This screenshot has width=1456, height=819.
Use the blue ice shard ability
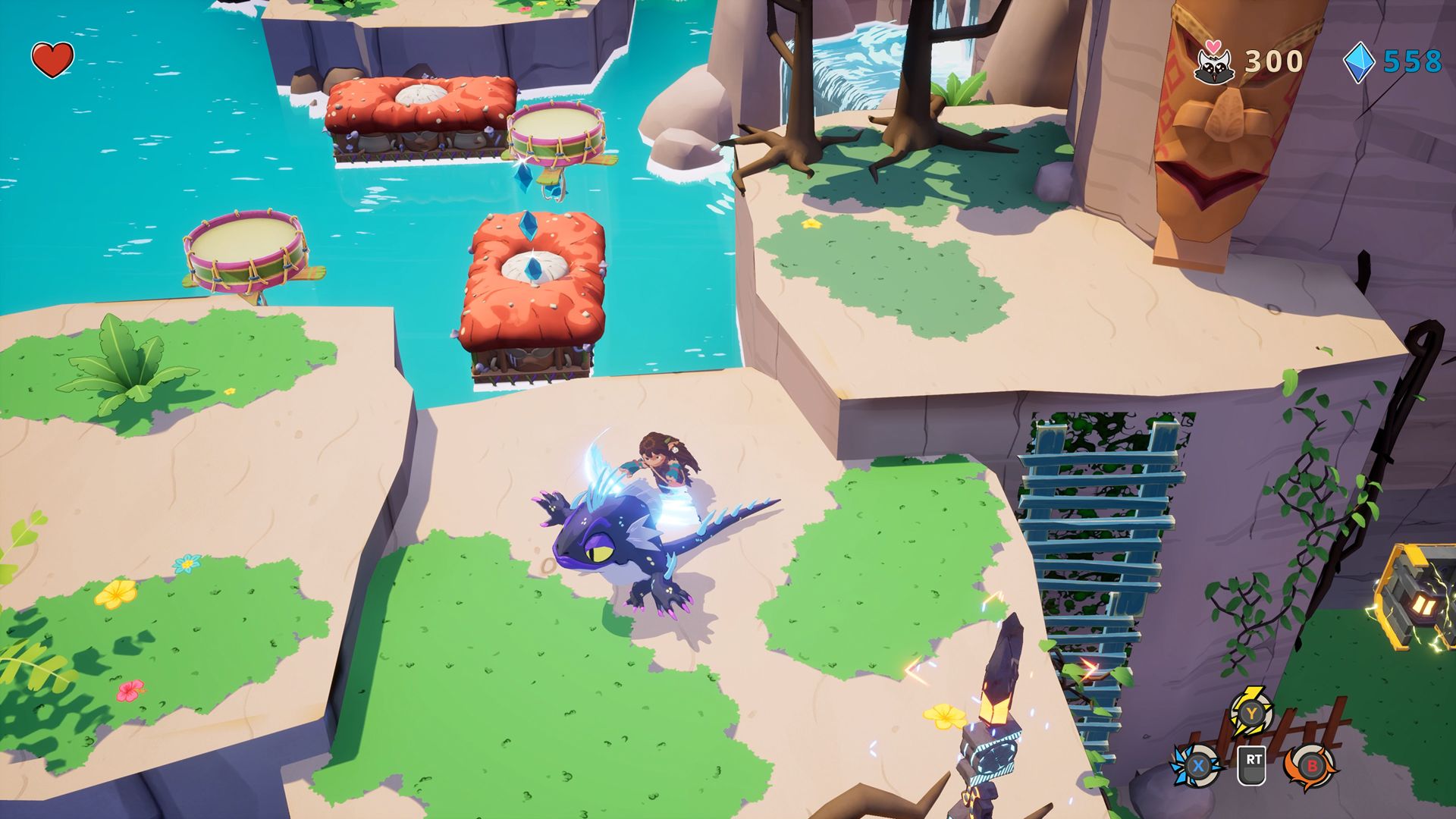1198,766
